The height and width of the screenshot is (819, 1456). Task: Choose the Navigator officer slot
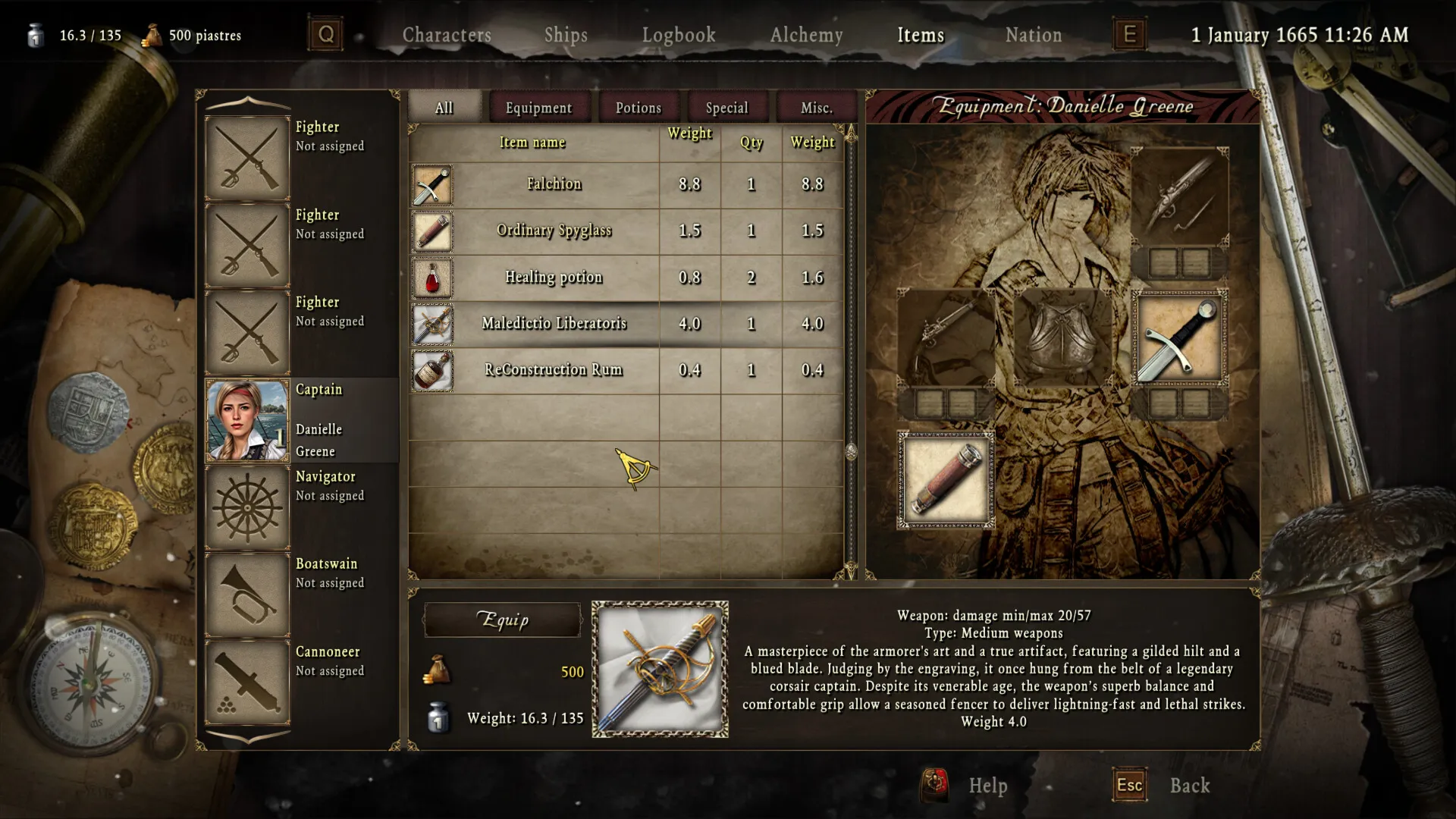tap(247, 507)
